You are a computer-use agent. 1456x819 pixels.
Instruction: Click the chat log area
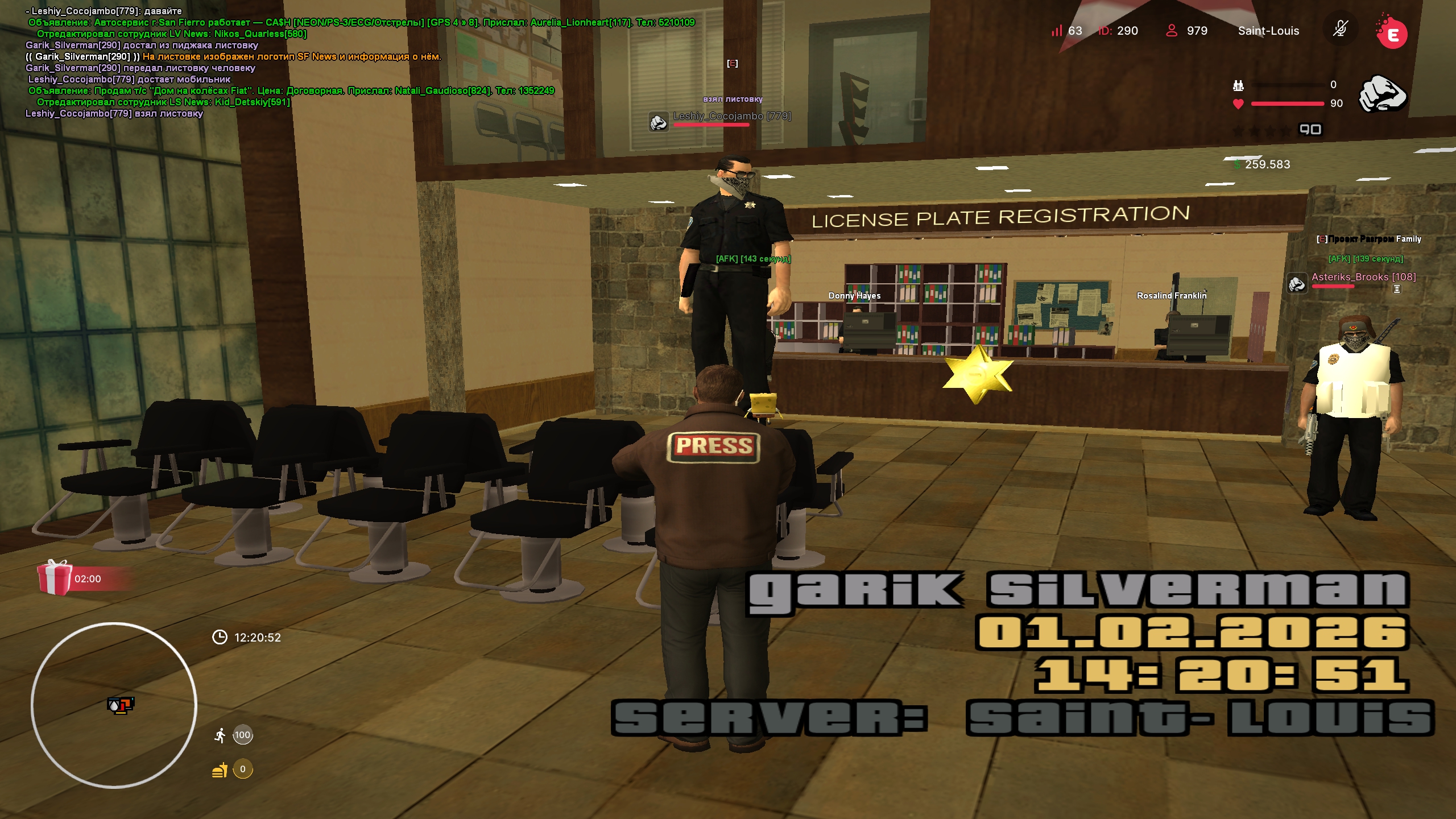pos(284,63)
